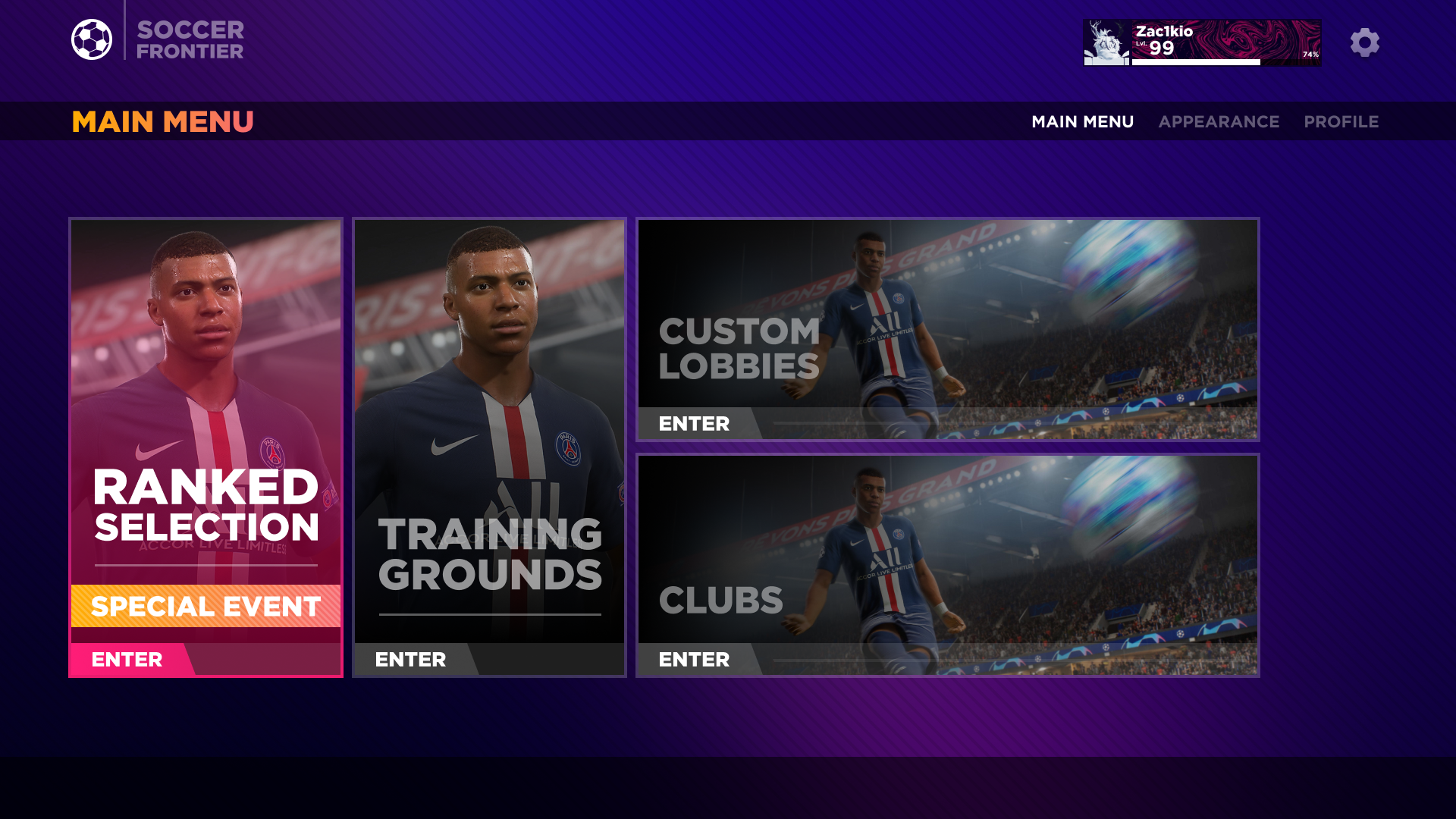Enter the Clubs mode
The height and width of the screenshot is (819, 1456).
tap(695, 660)
